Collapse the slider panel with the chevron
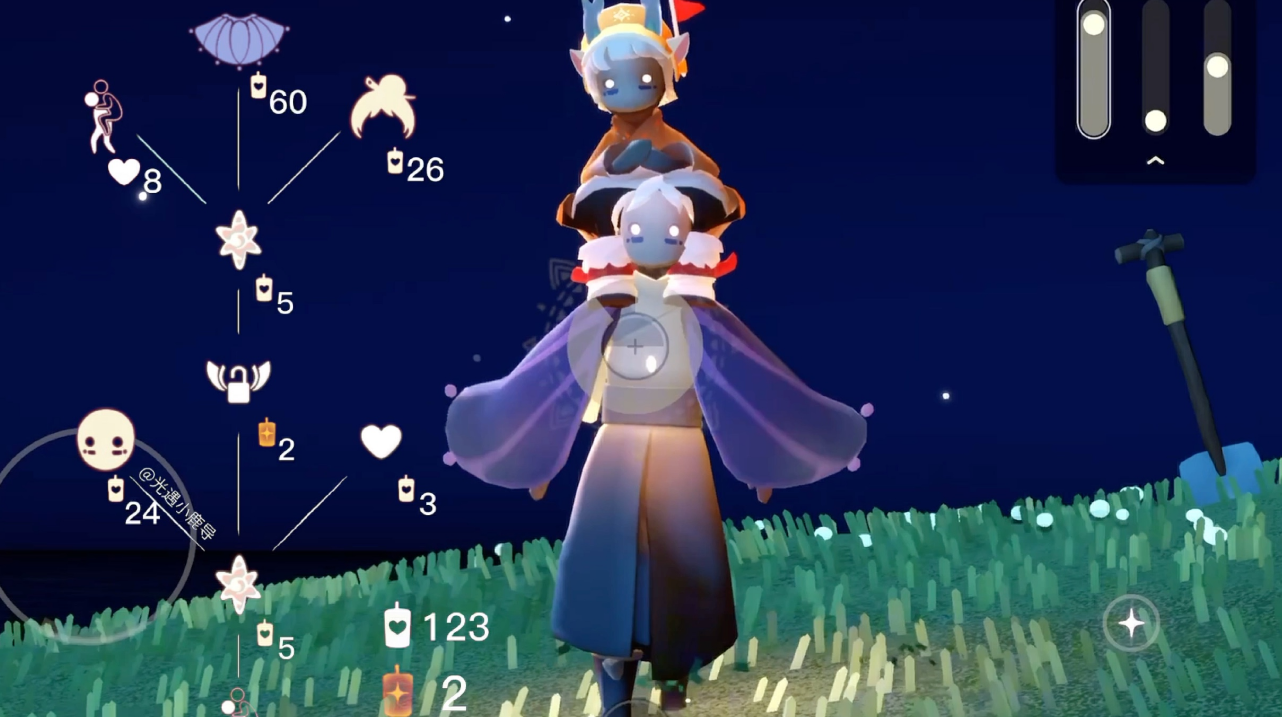The width and height of the screenshot is (1282, 717). pyautogui.click(x=1155, y=160)
